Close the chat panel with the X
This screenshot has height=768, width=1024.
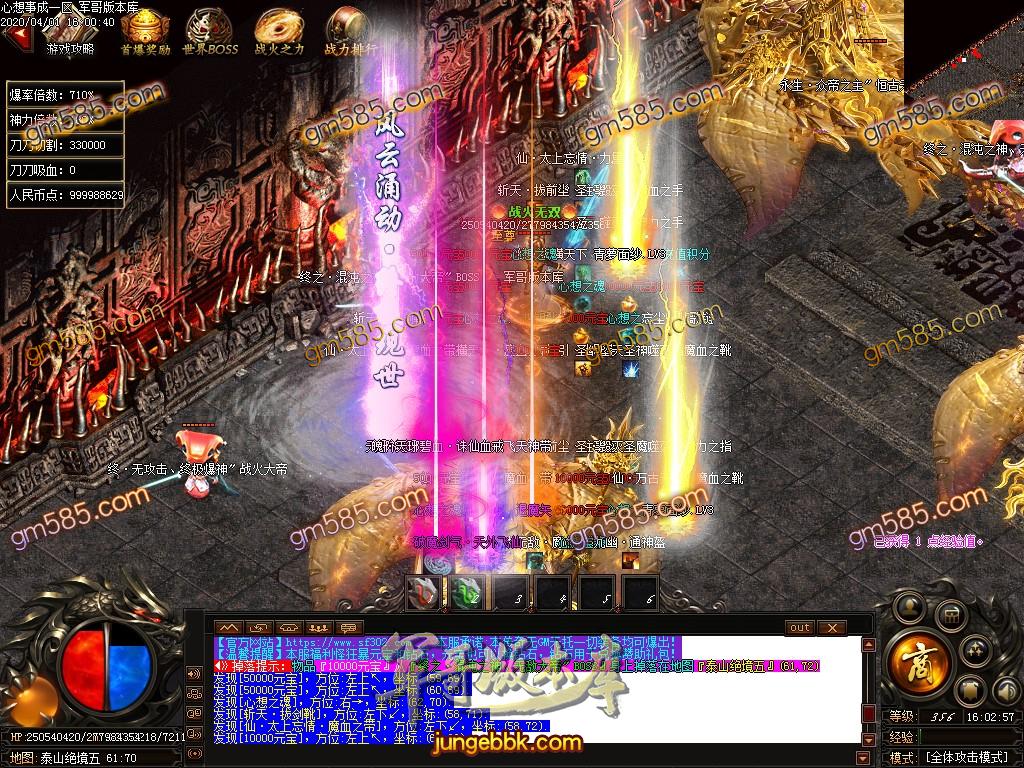(x=831, y=628)
